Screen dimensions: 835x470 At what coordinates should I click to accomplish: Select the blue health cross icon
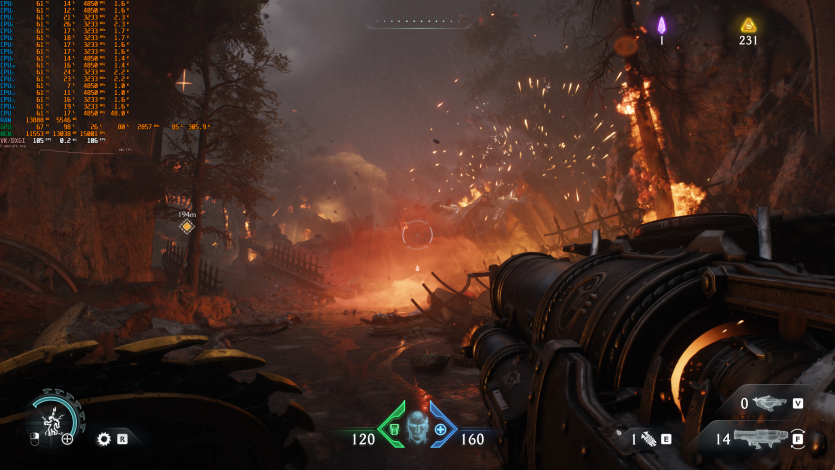click(x=441, y=428)
